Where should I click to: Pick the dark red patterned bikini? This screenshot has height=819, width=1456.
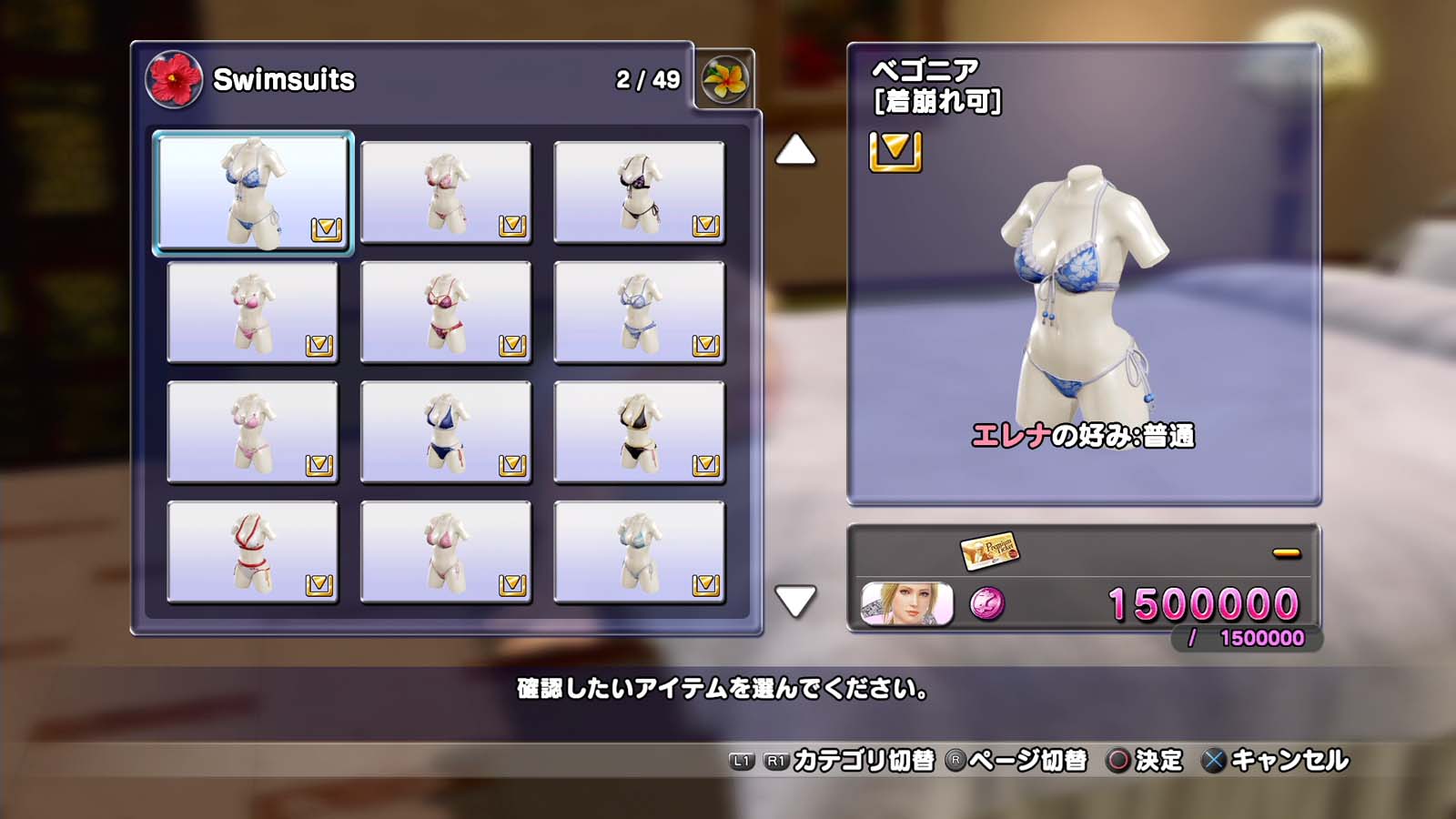(446, 312)
